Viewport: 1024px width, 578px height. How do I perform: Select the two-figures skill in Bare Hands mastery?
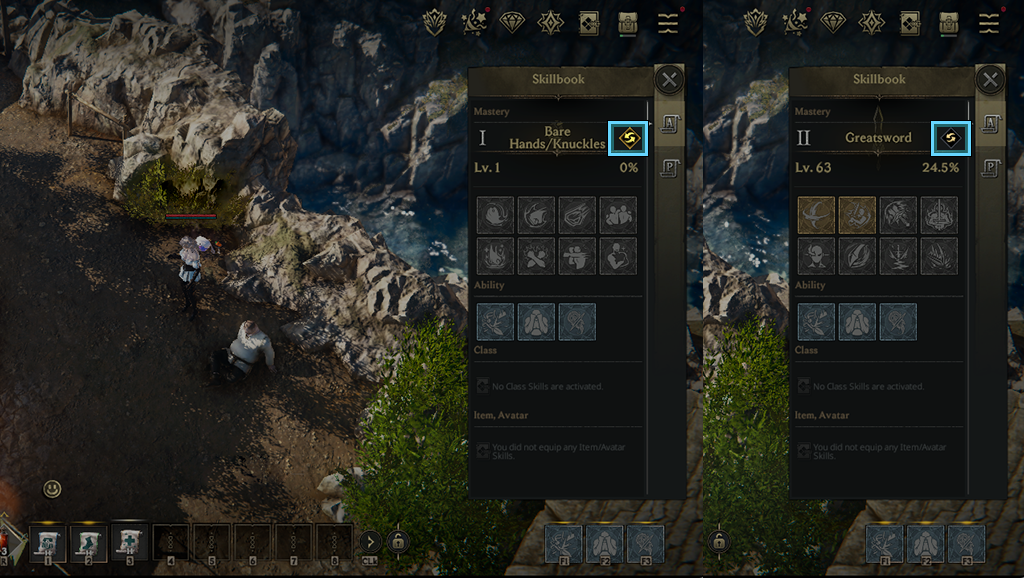[618, 214]
